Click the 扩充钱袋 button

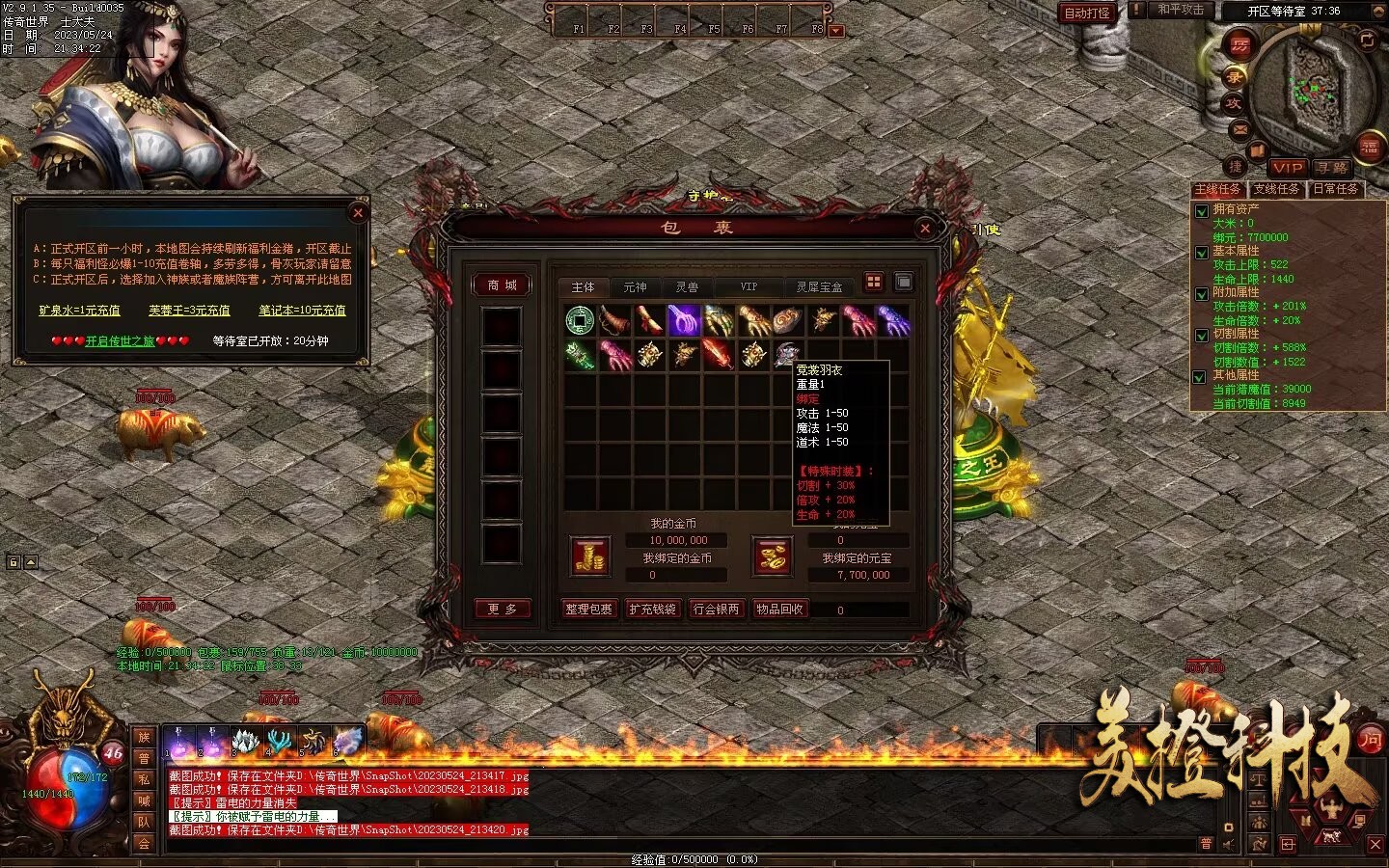[652, 610]
